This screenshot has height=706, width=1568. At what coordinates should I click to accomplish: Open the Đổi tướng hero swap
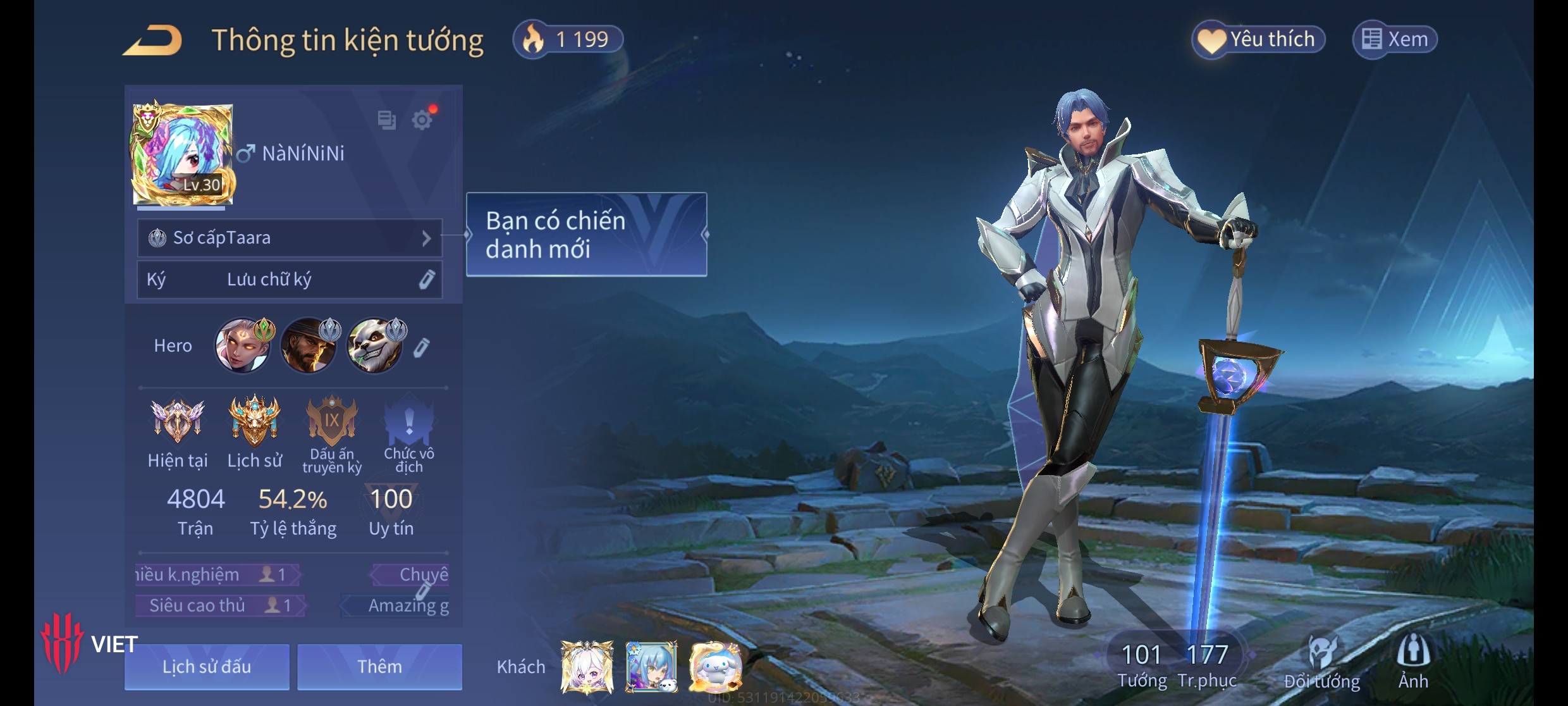[x=1321, y=662]
